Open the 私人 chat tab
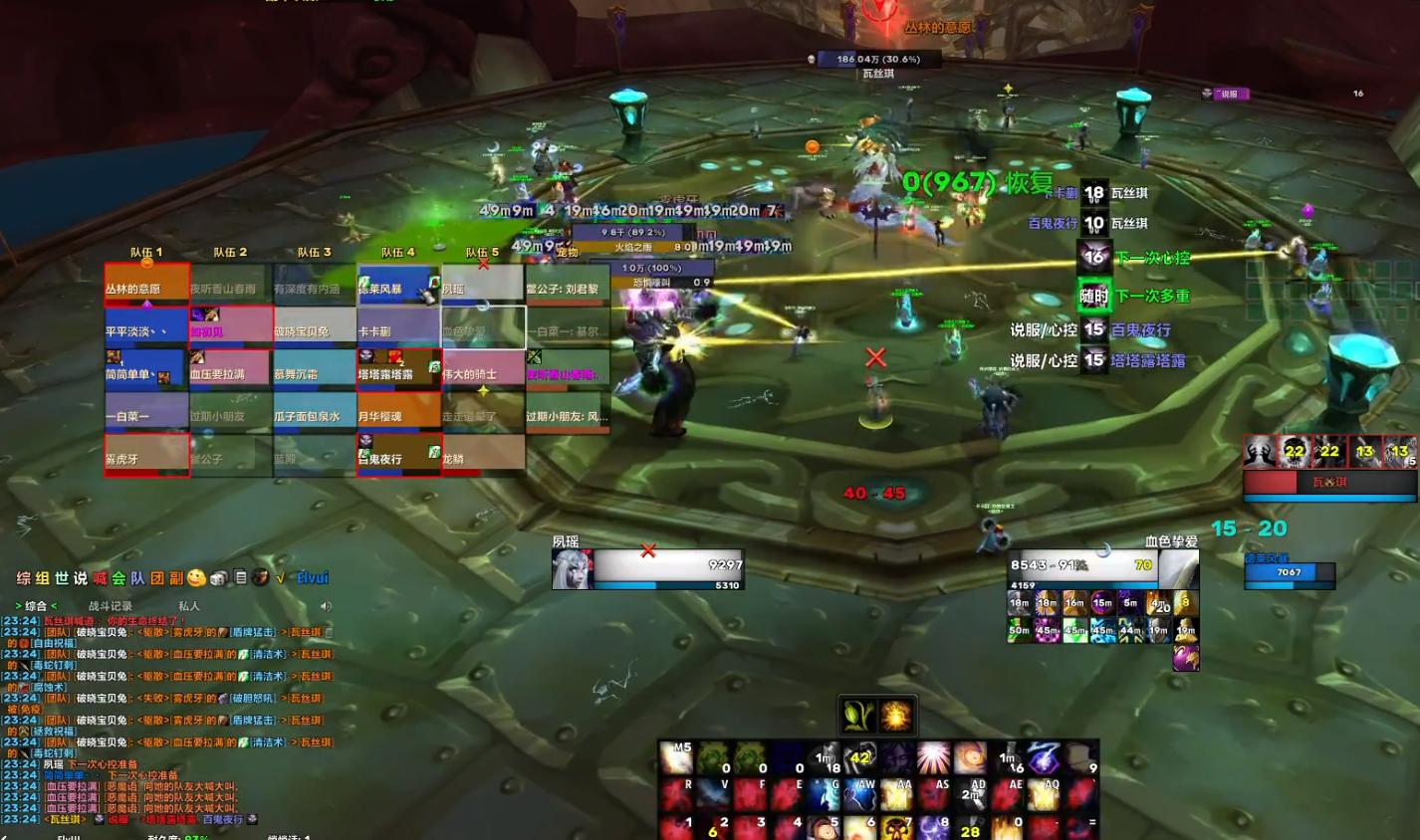Screen dimensions: 1420x840 (x=189, y=605)
